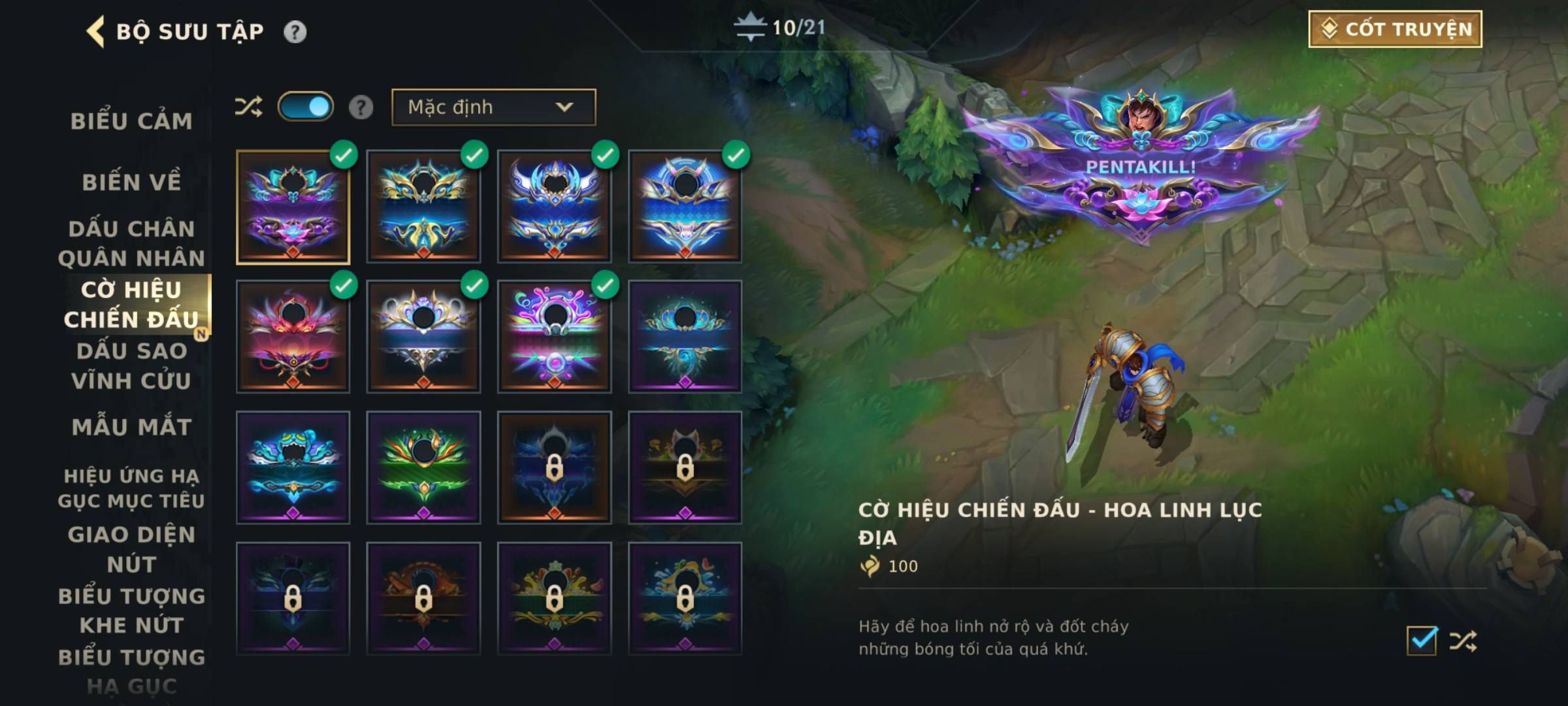
Task: Choose the red and pink flower banner
Action: pos(293,337)
